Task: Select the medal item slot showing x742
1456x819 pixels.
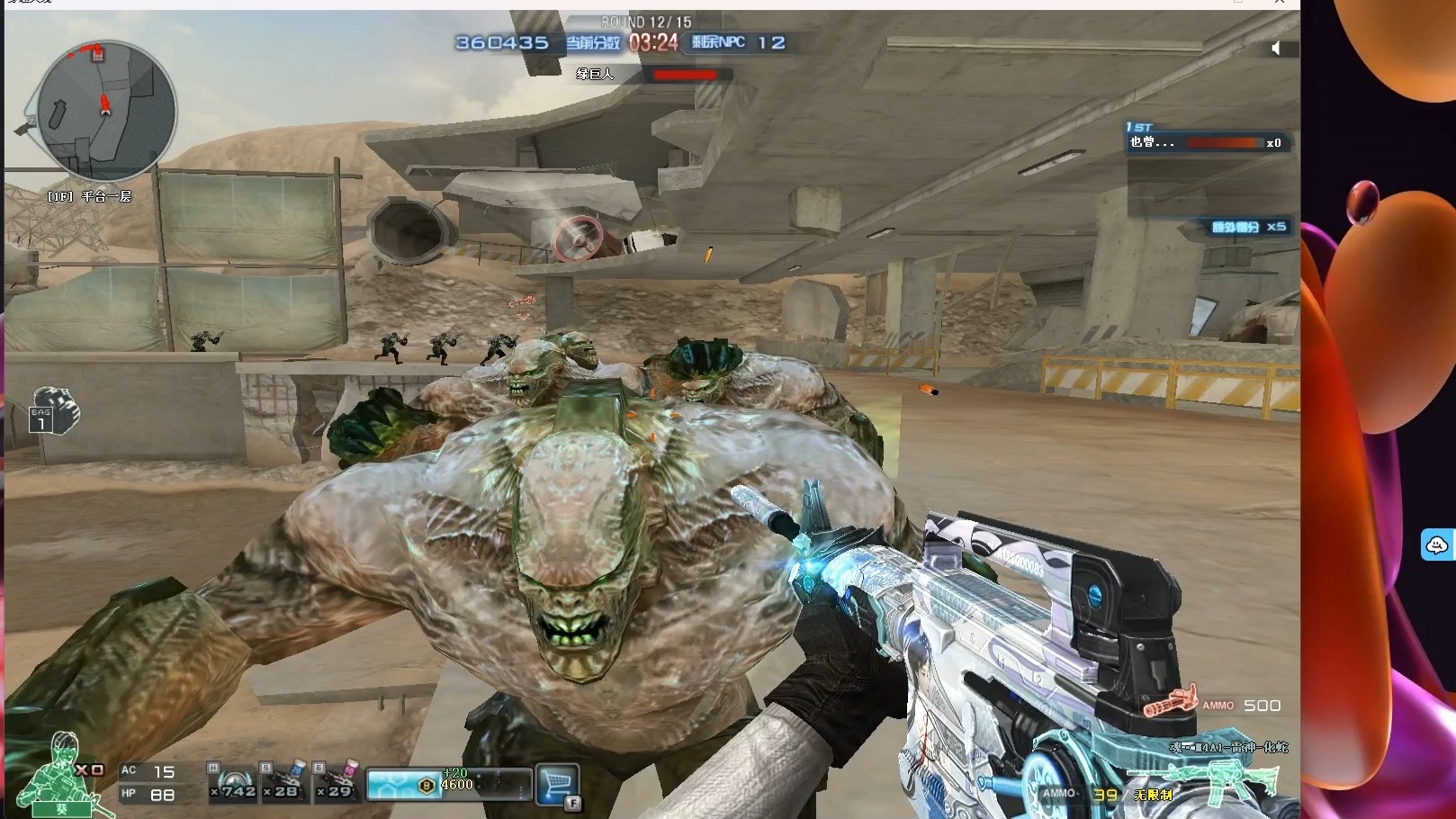Action: coord(233,781)
